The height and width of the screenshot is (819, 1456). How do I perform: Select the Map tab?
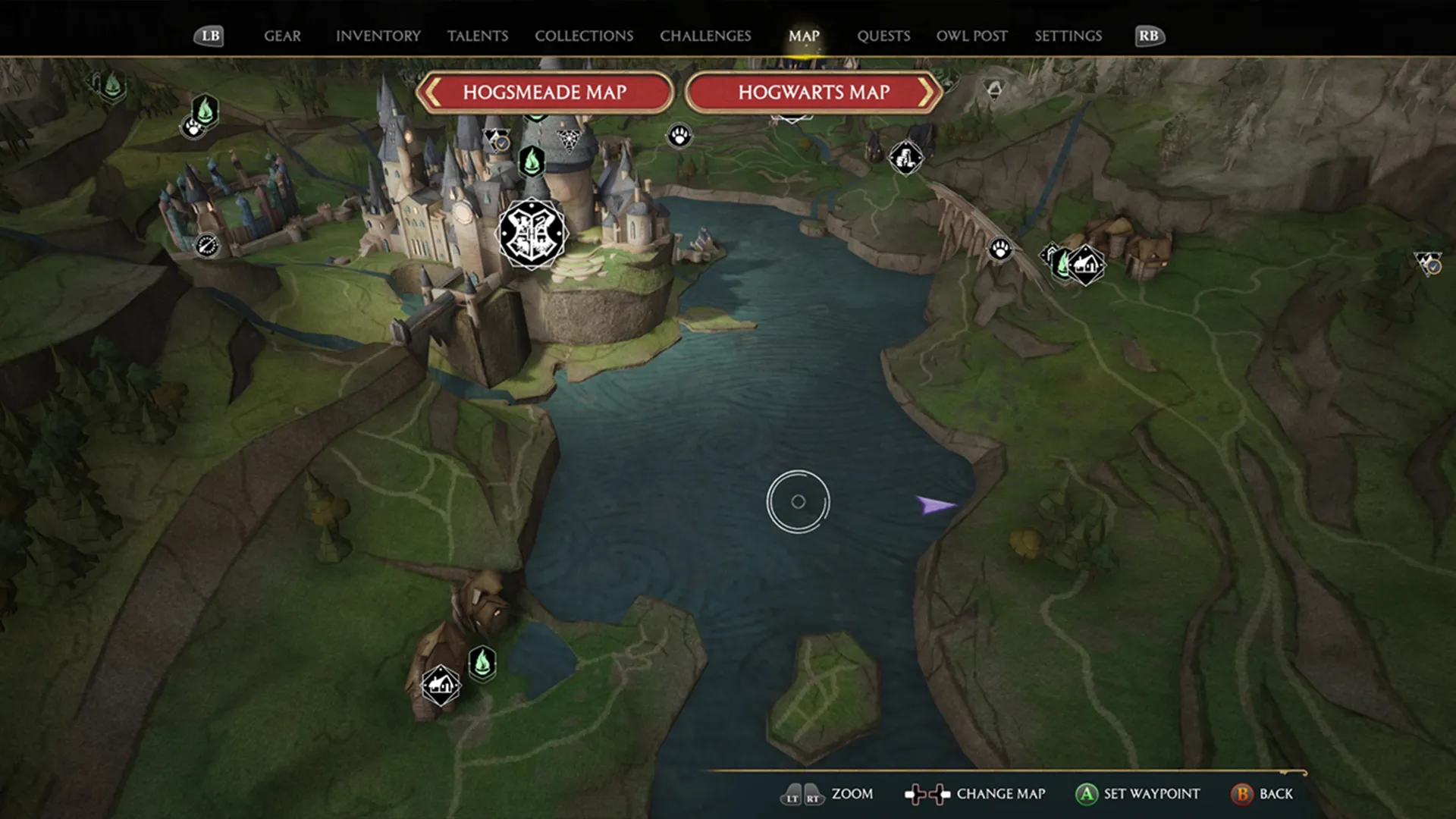click(804, 36)
